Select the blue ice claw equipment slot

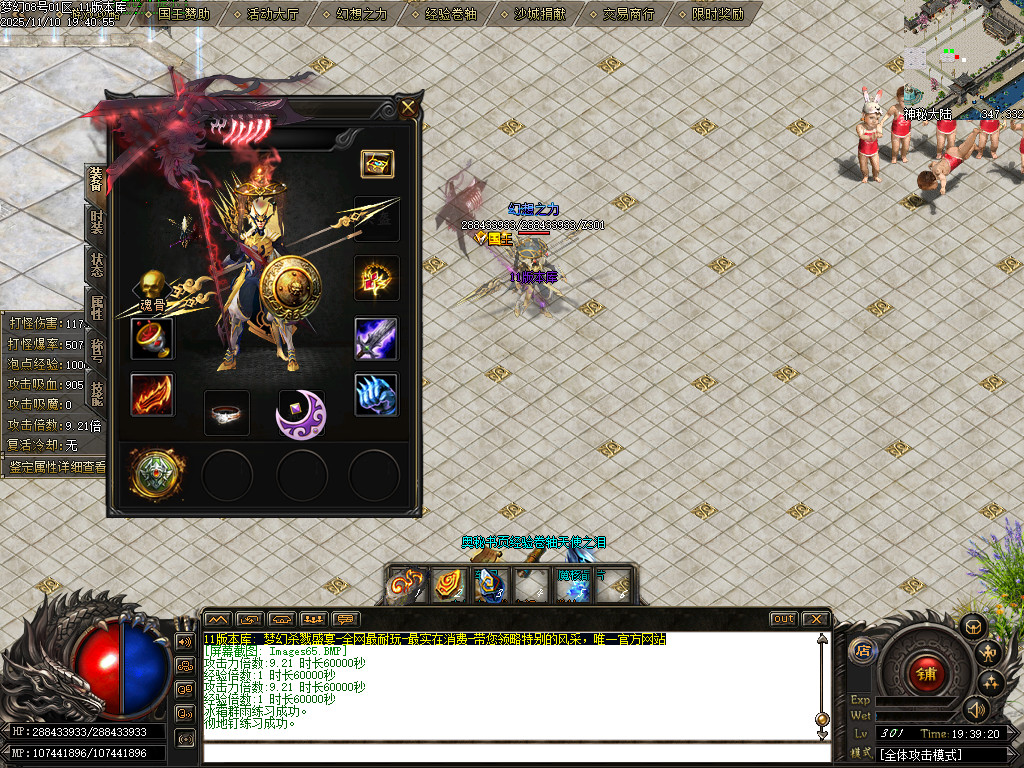[376, 395]
